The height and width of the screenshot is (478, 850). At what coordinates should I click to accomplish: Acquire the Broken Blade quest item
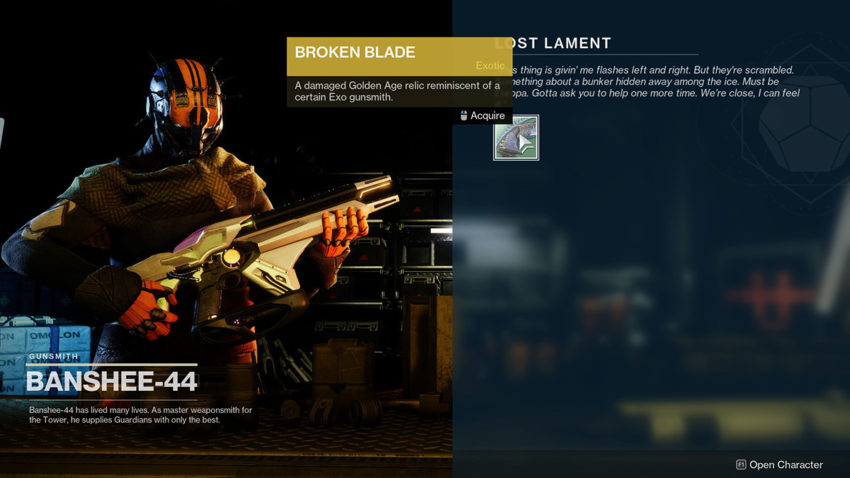click(516, 138)
